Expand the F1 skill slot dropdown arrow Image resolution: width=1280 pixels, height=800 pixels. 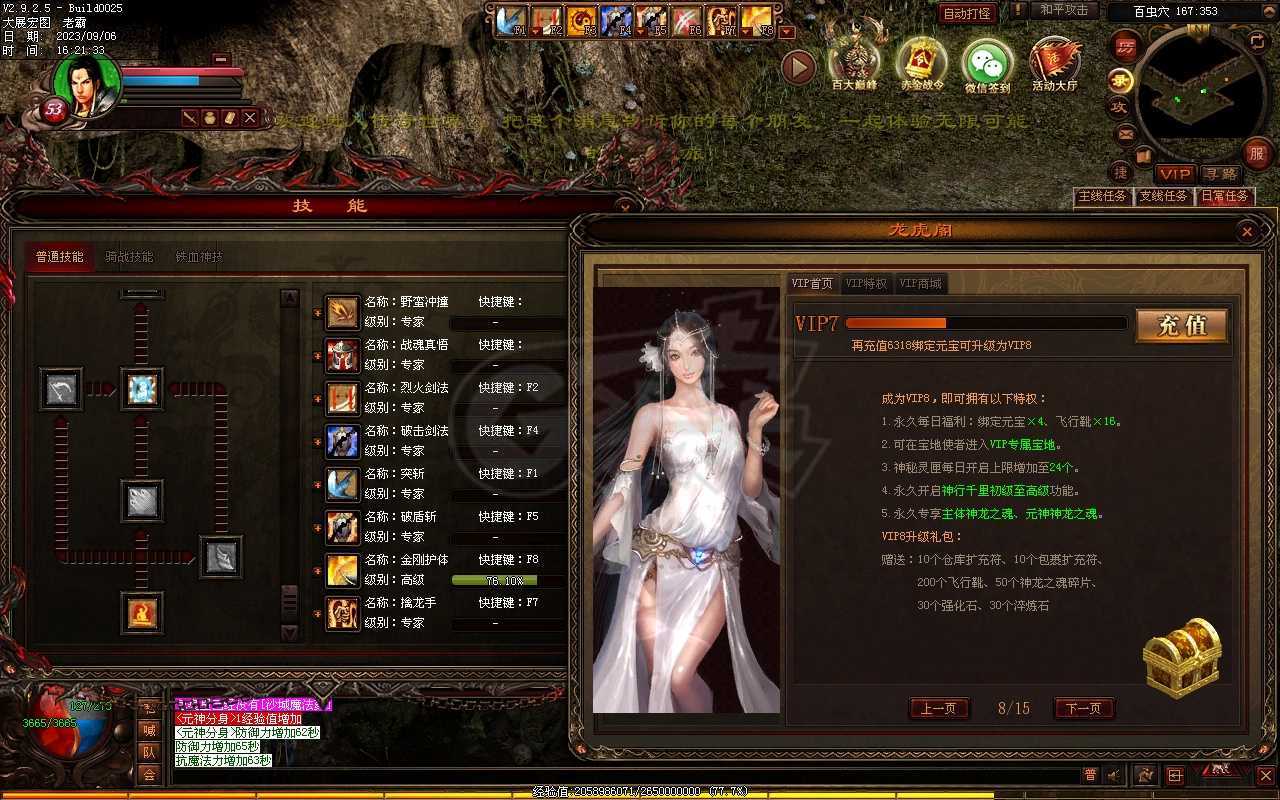tap(536, 30)
